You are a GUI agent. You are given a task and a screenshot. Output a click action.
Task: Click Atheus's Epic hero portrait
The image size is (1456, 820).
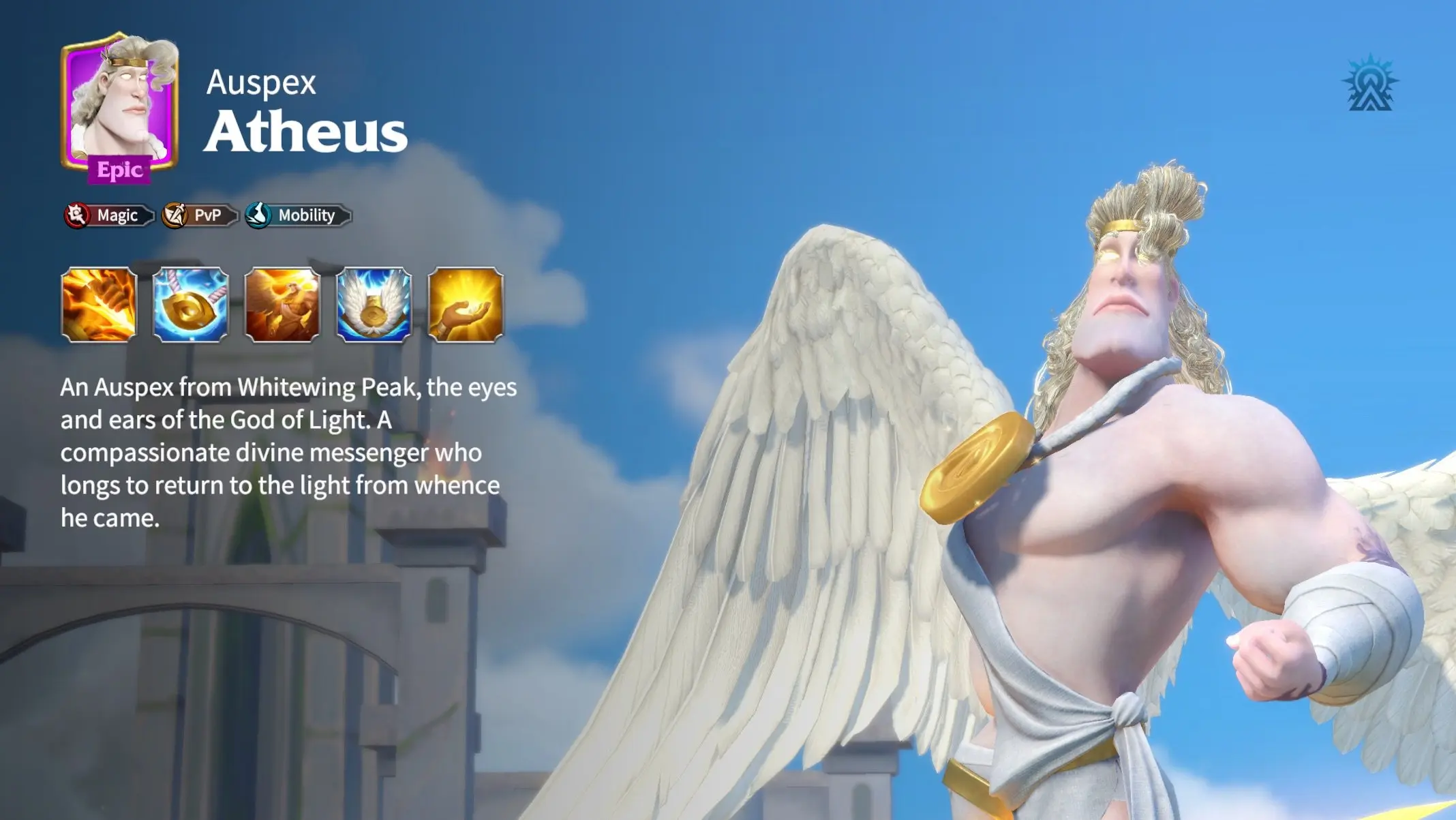[x=119, y=106]
